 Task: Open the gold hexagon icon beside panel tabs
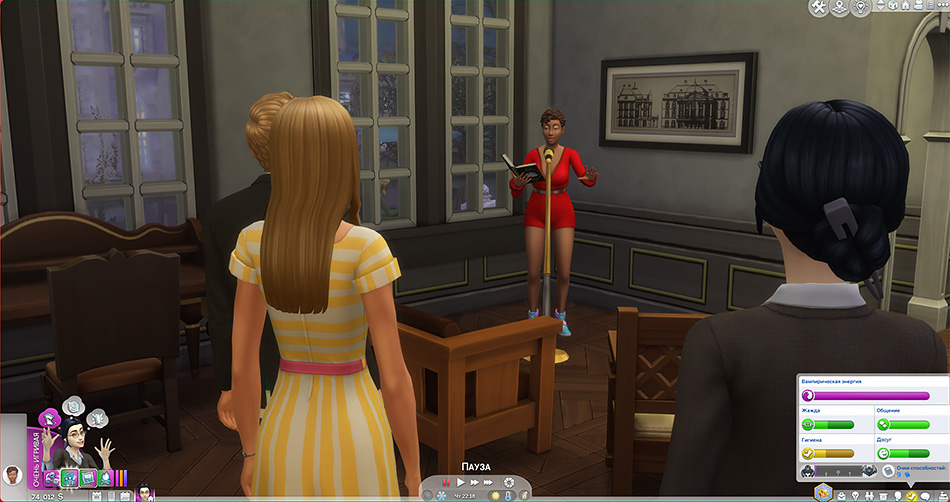coord(822,491)
